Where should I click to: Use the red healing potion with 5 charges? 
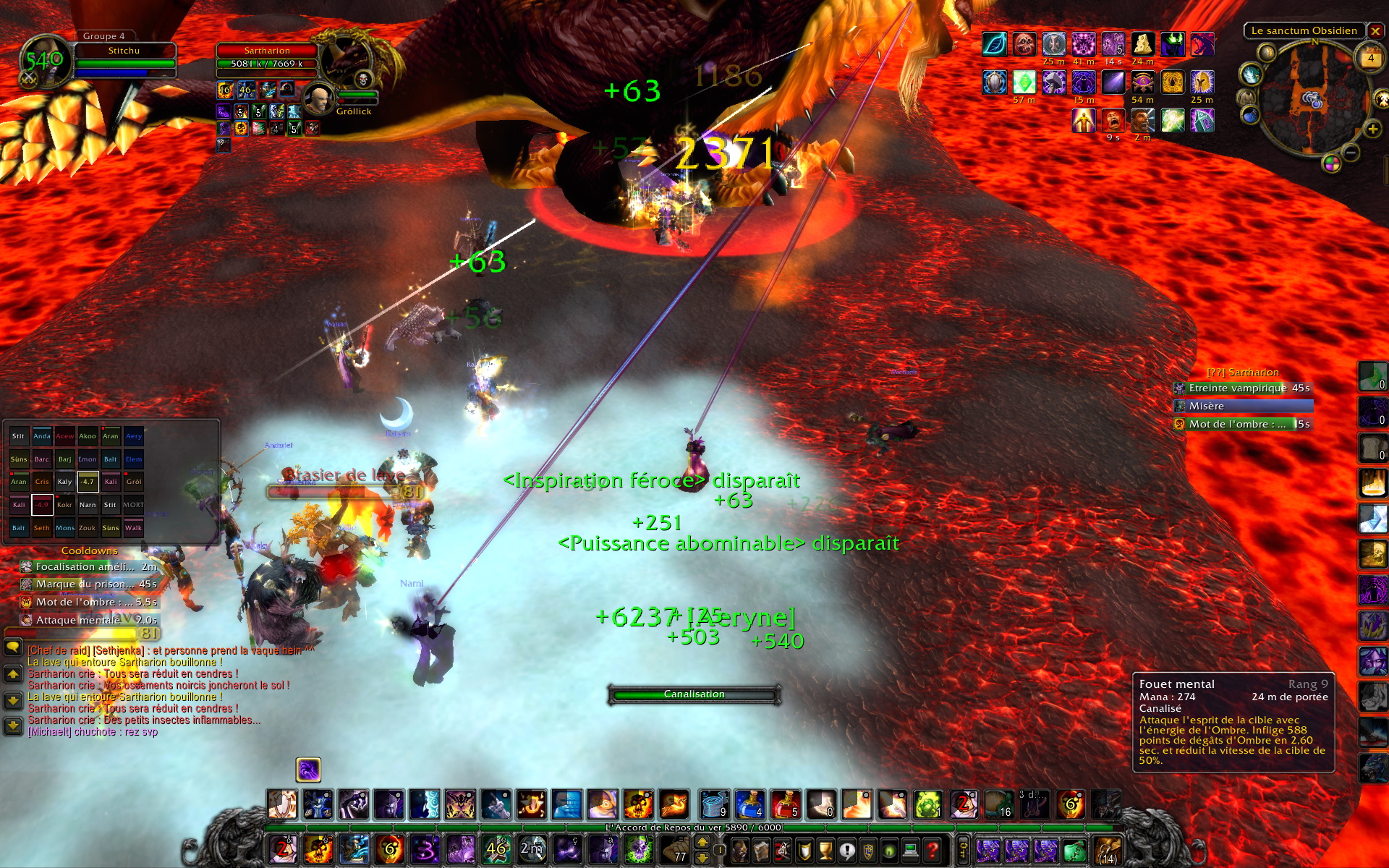(x=785, y=804)
